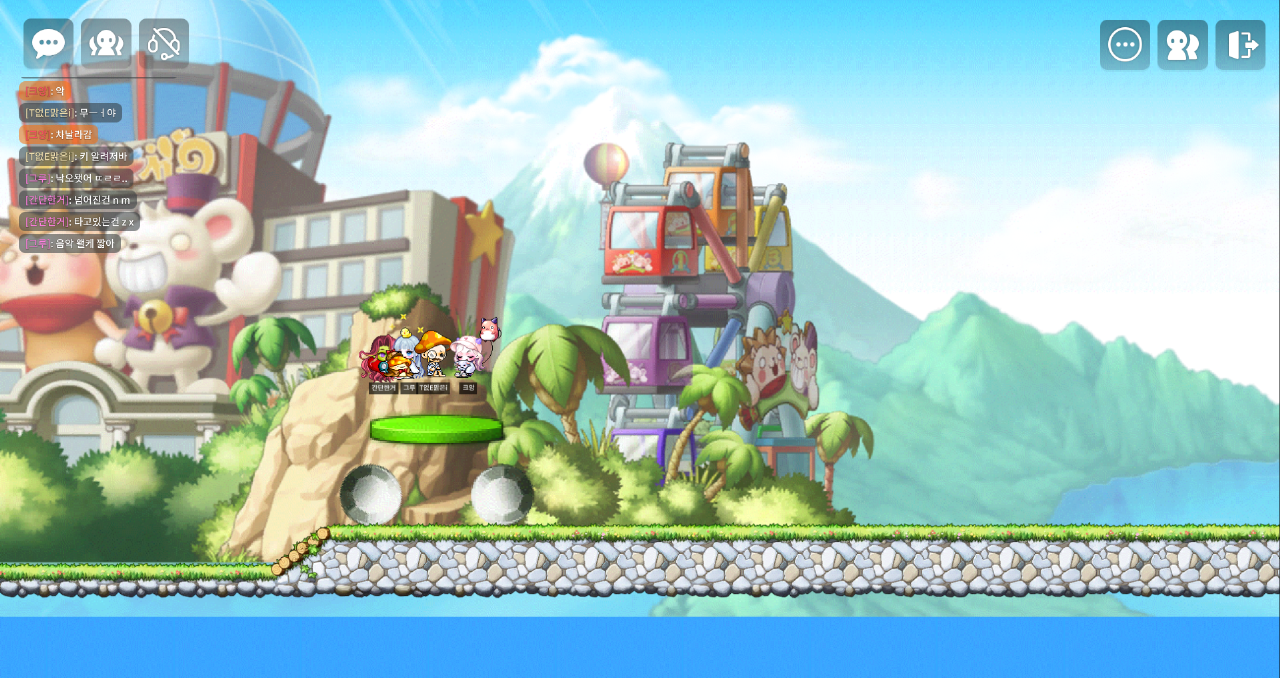Click the emote character icon button

(106, 44)
